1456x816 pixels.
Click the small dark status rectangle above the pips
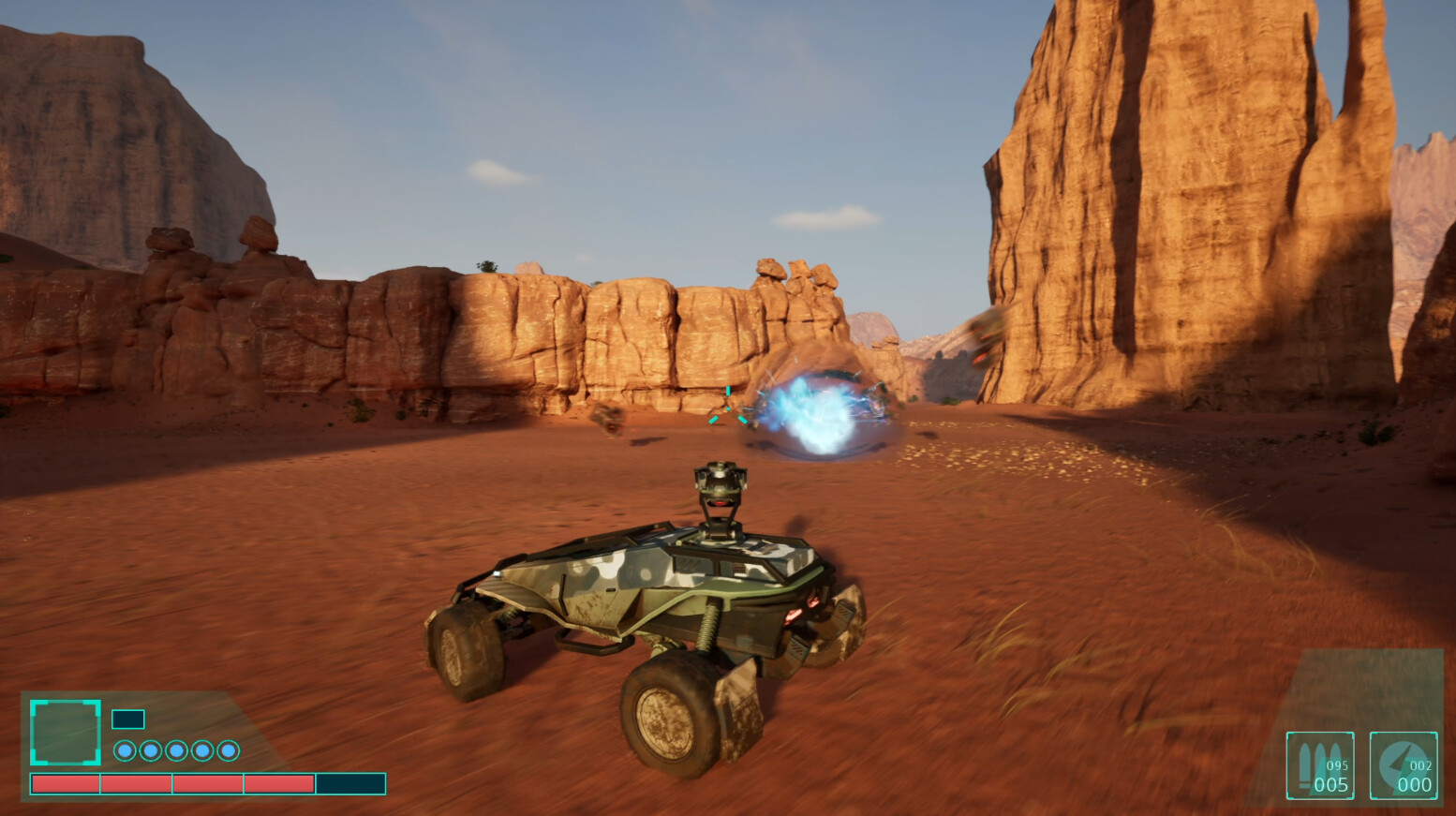tap(128, 718)
